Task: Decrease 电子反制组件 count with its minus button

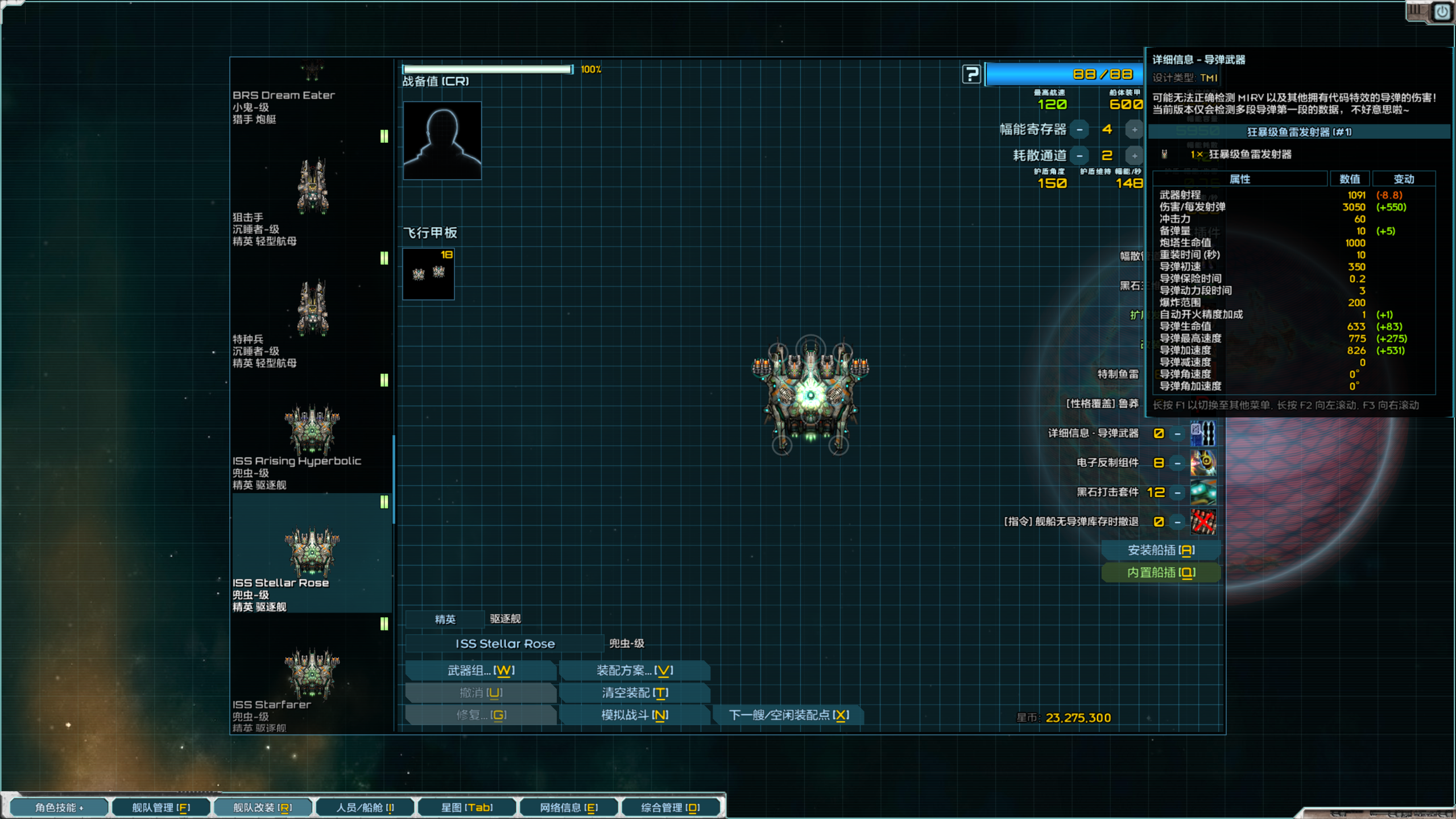Action: coord(1176,462)
